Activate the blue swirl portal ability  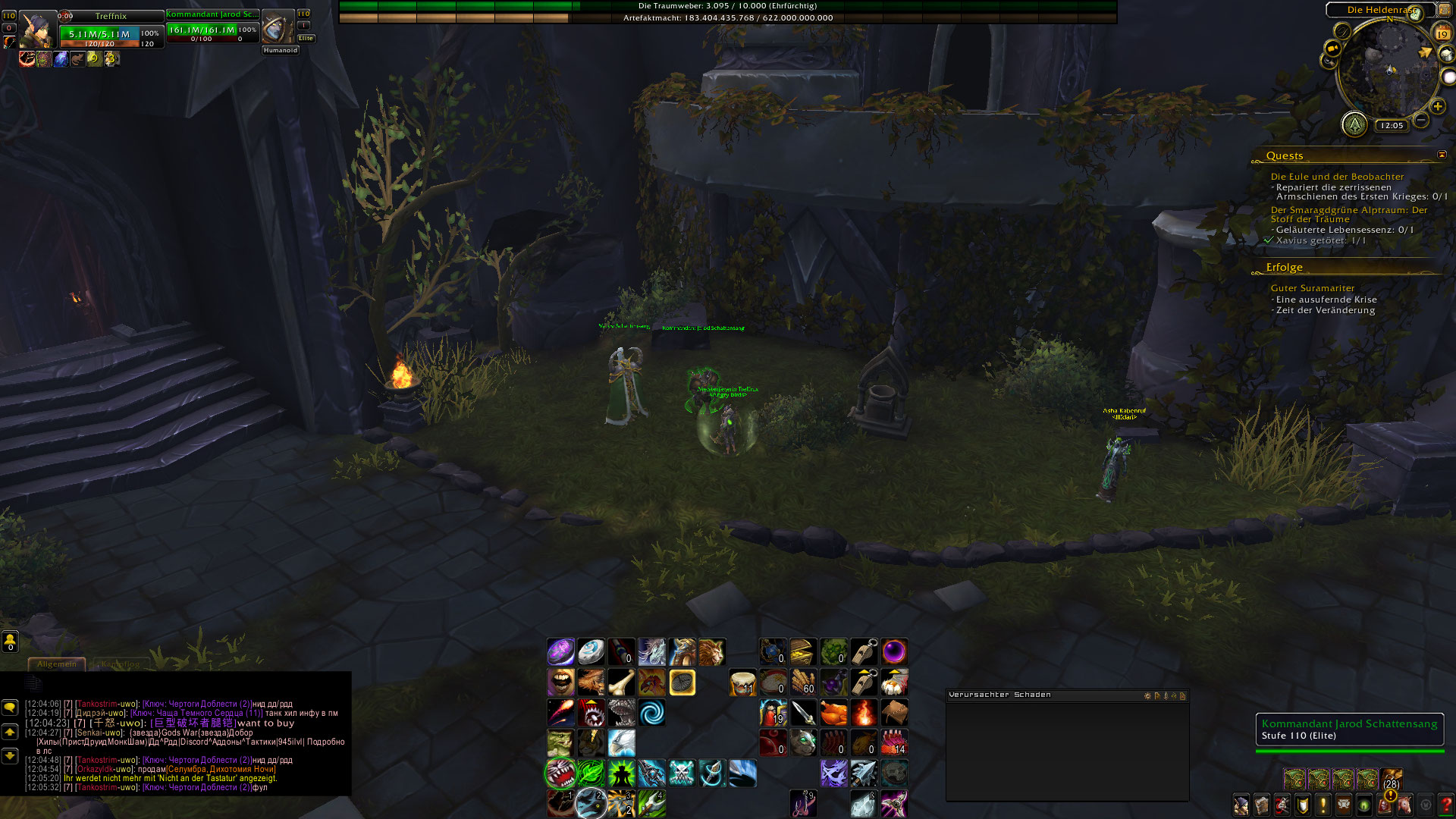coord(651,713)
